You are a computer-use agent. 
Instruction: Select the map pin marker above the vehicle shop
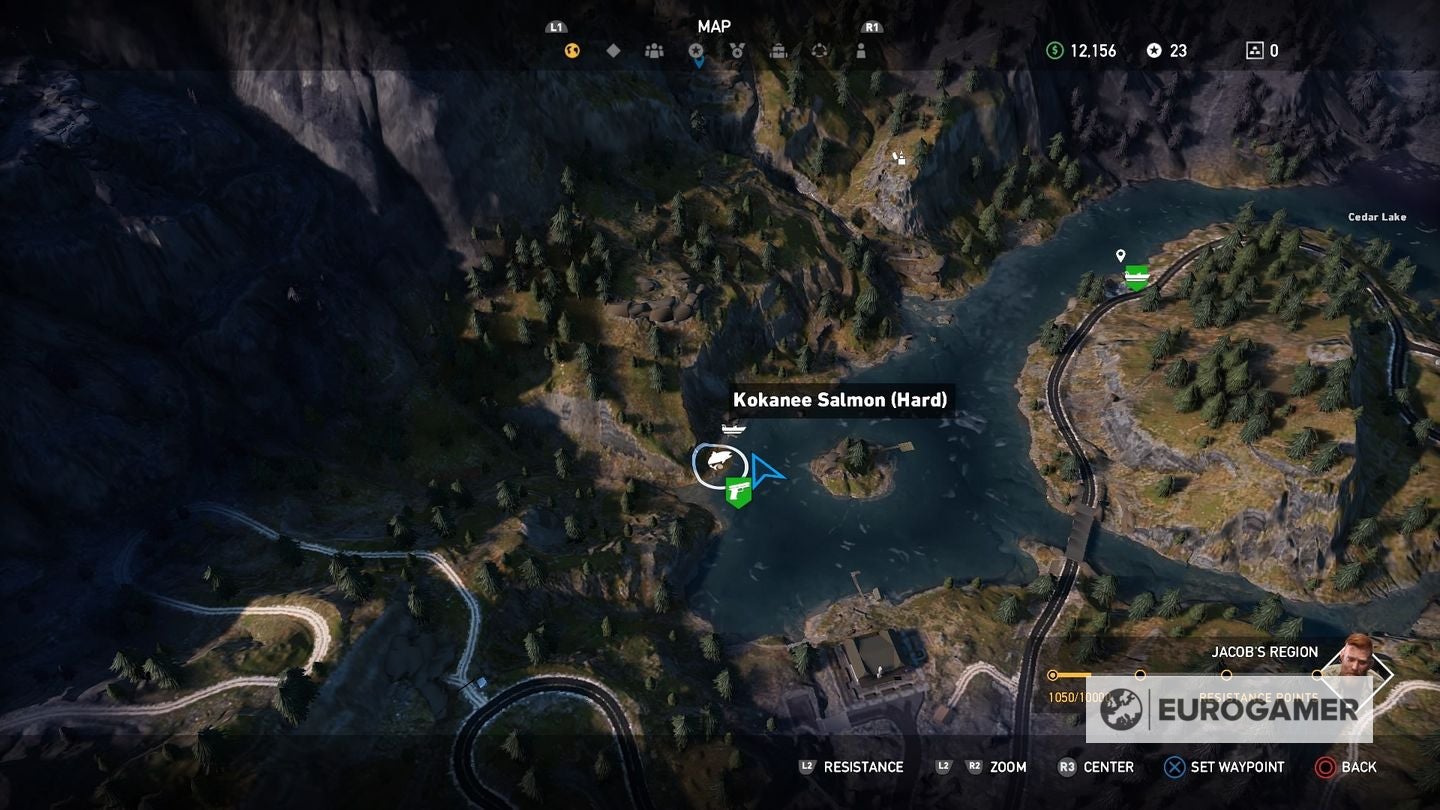(x=1119, y=257)
